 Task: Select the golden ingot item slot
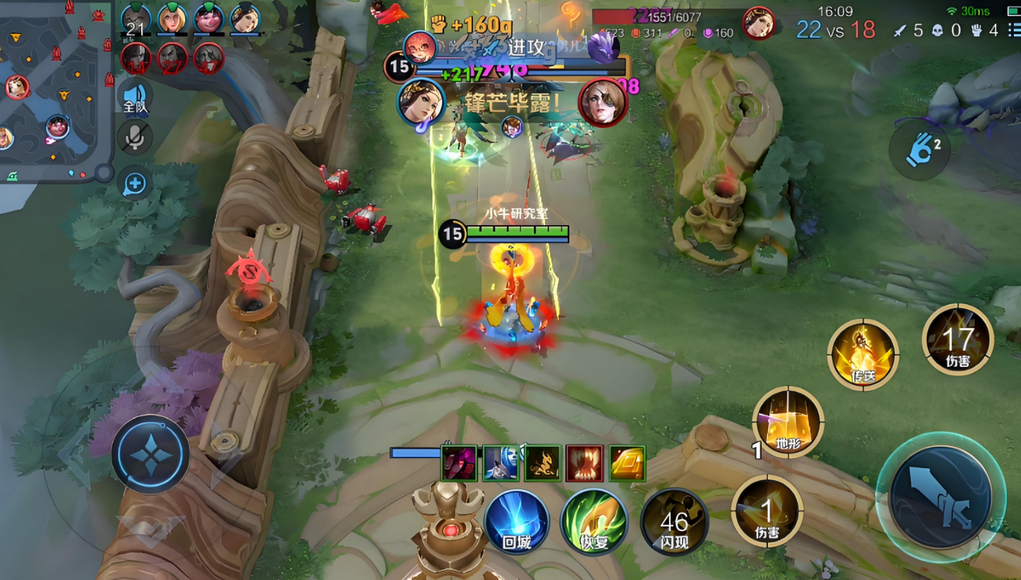(627, 463)
